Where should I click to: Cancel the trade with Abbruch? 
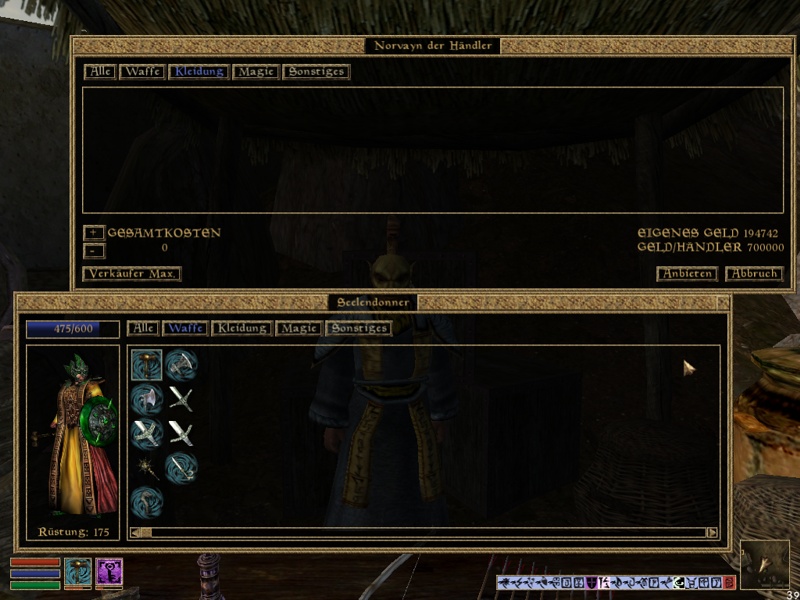pyautogui.click(x=753, y=274)
